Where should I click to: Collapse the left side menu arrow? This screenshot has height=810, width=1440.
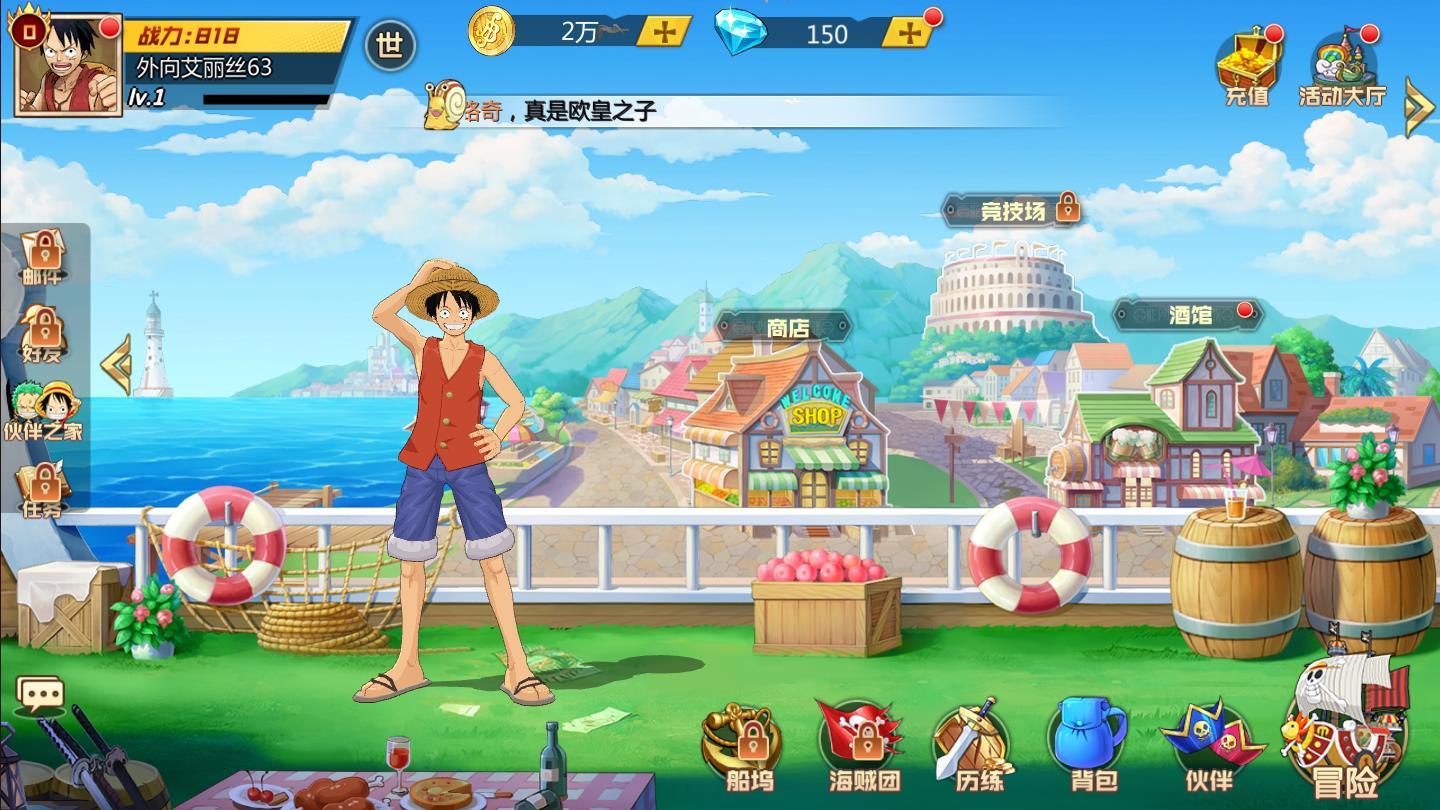point(117,364)
